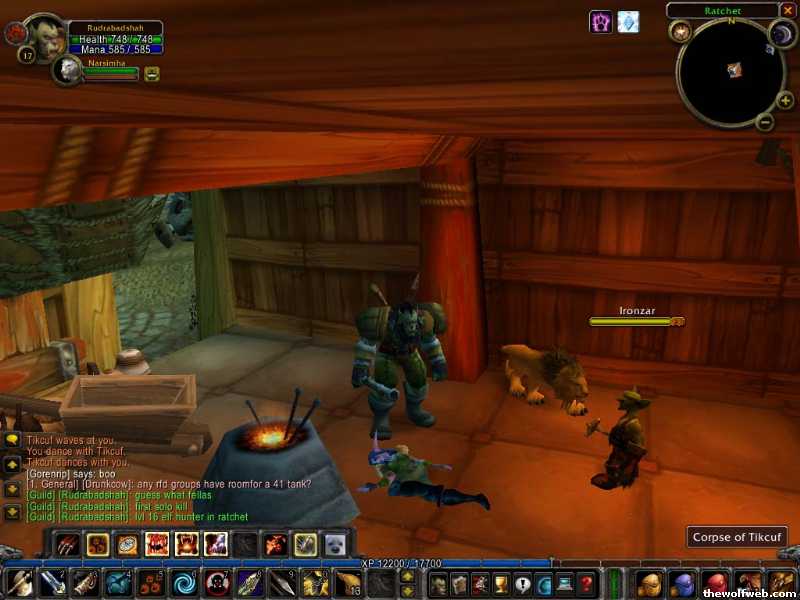The image size is (800, 600).
Task: Select the white crystal buff icon
Action: (628, 21)
